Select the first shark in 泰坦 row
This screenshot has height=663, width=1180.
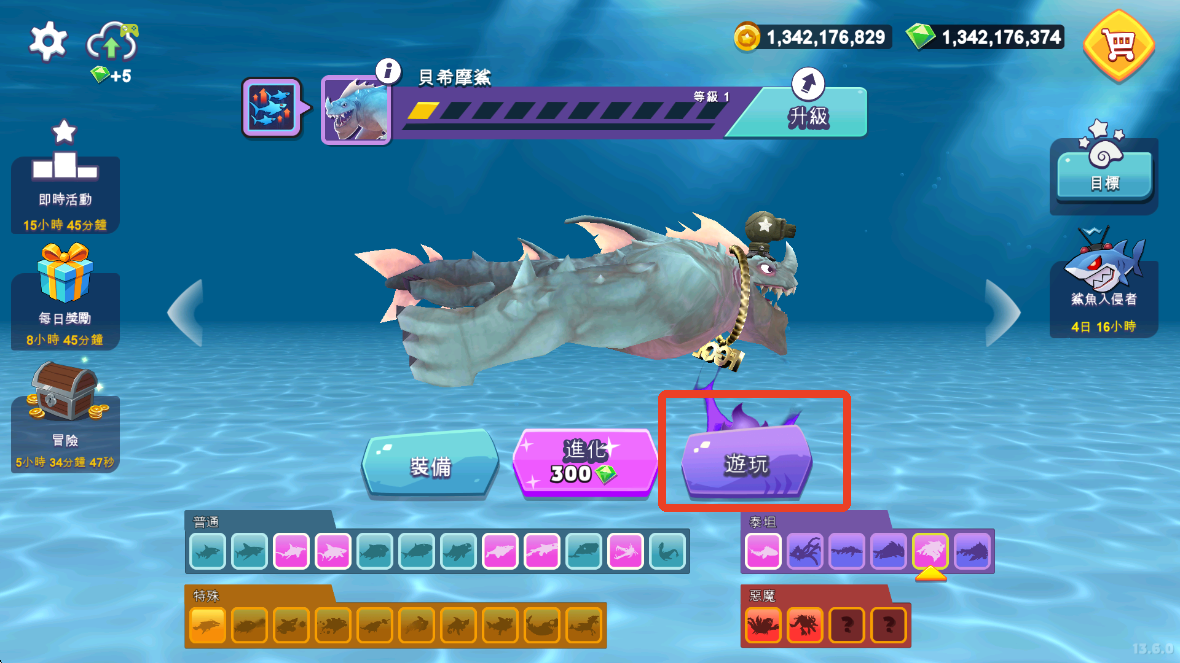[x=763, y=550]
